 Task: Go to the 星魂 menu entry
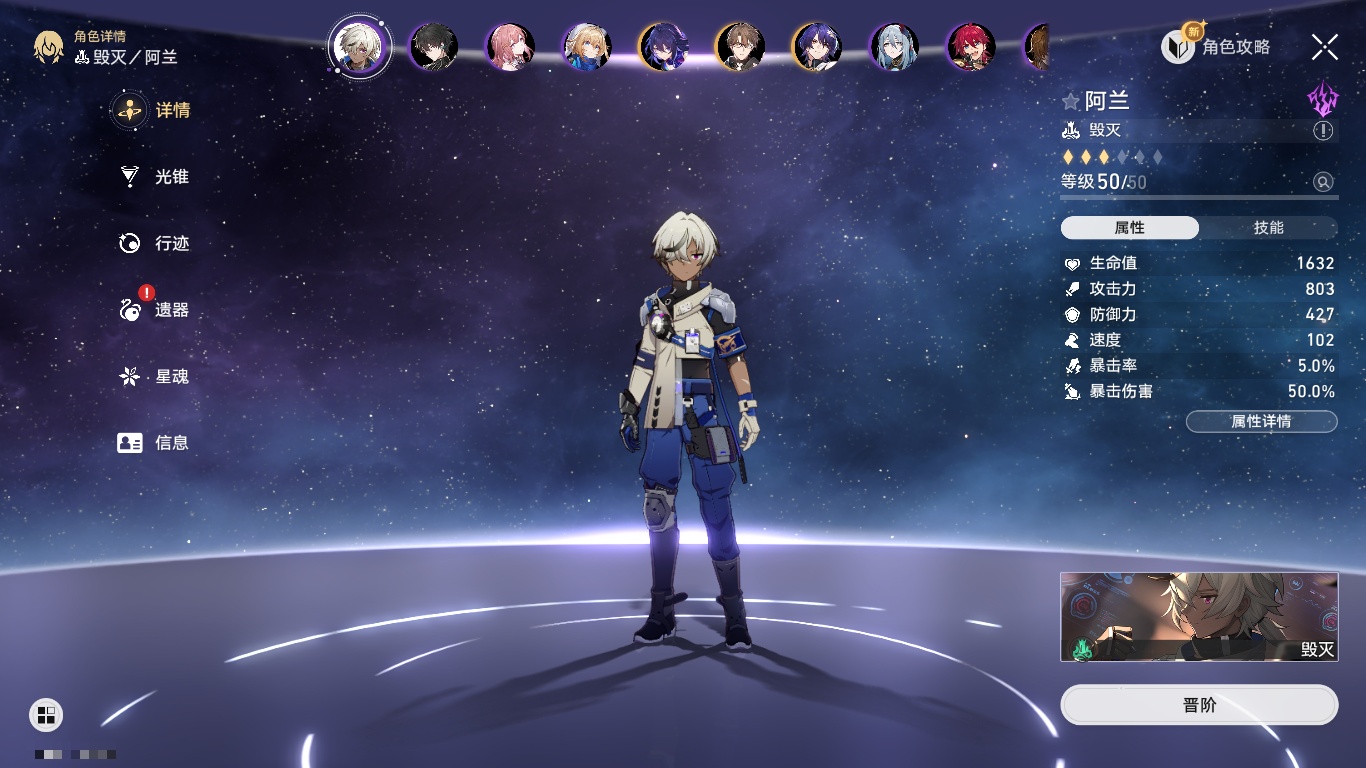point(154,377)
